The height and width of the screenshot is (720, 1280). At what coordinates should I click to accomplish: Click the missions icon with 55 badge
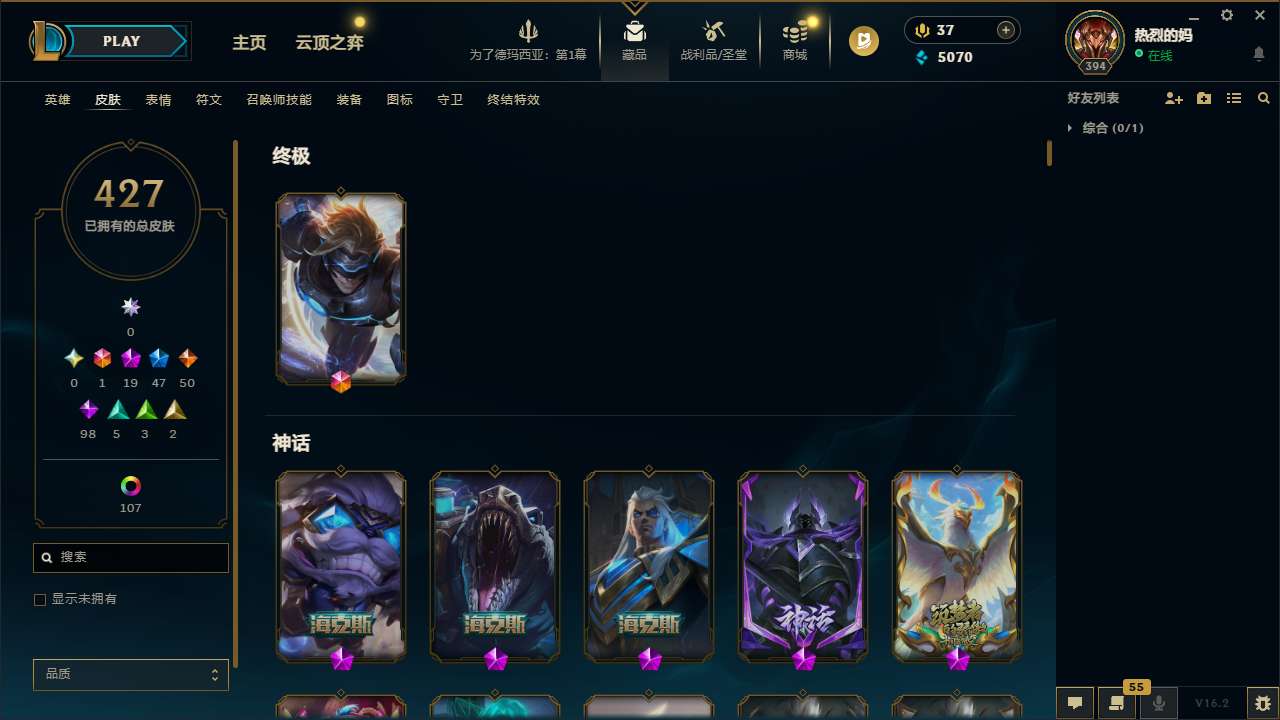(x=1117, y=703)
